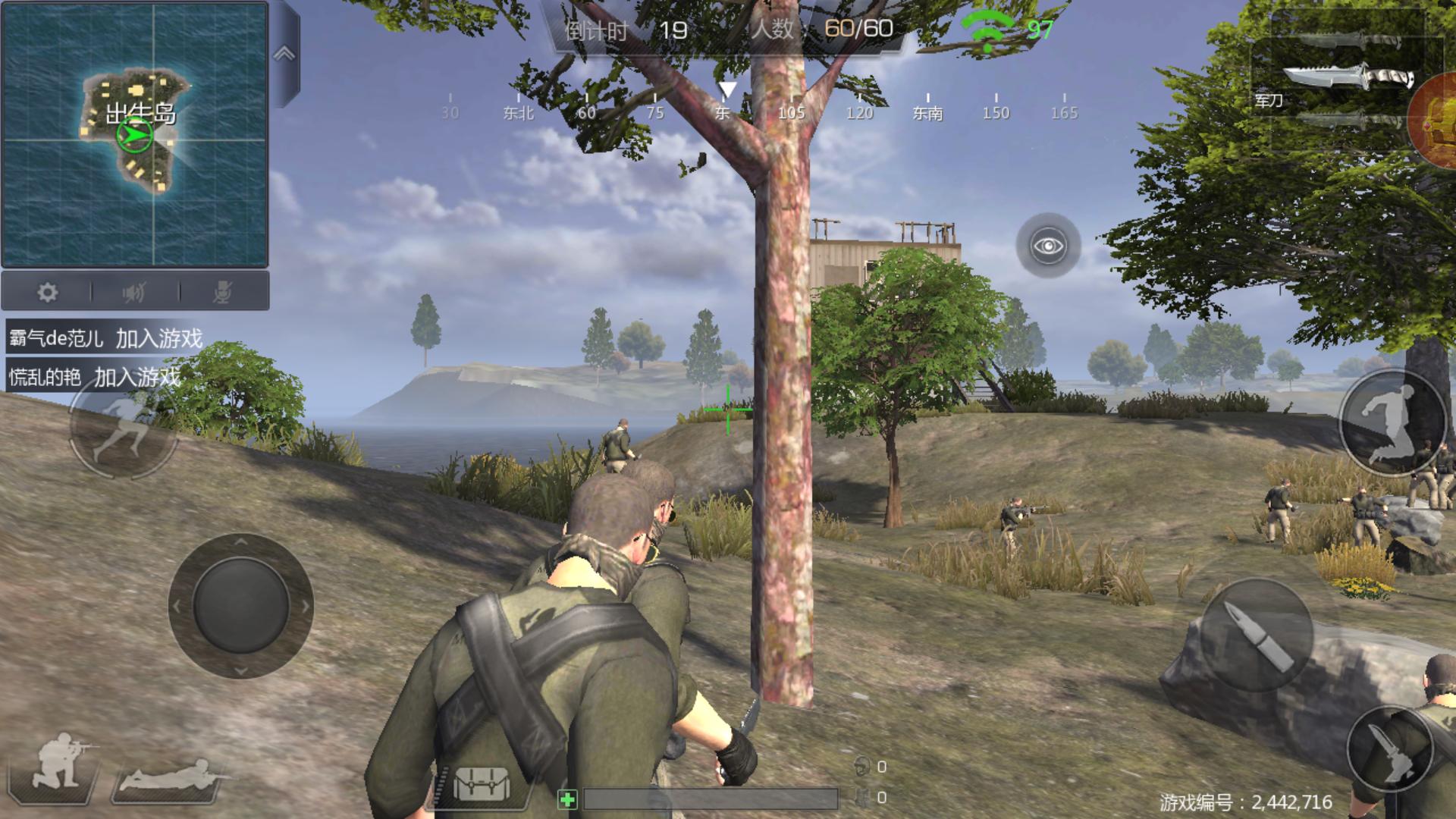The height and width of the screenshot is (819, 1456).
Task: Tap the eye free-look button
Action: pos(1048,246)
